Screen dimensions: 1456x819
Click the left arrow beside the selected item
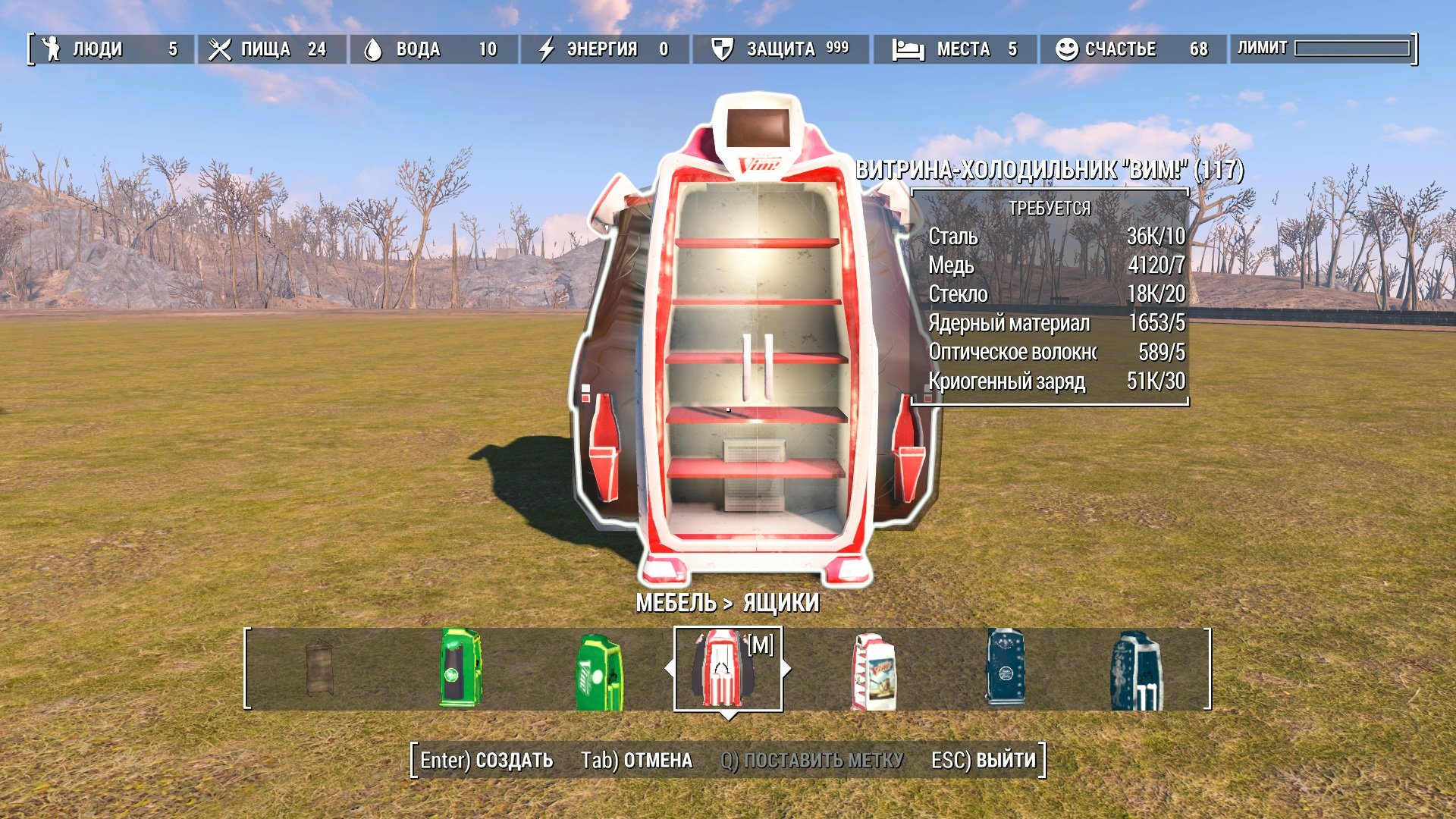click(669, 669)
